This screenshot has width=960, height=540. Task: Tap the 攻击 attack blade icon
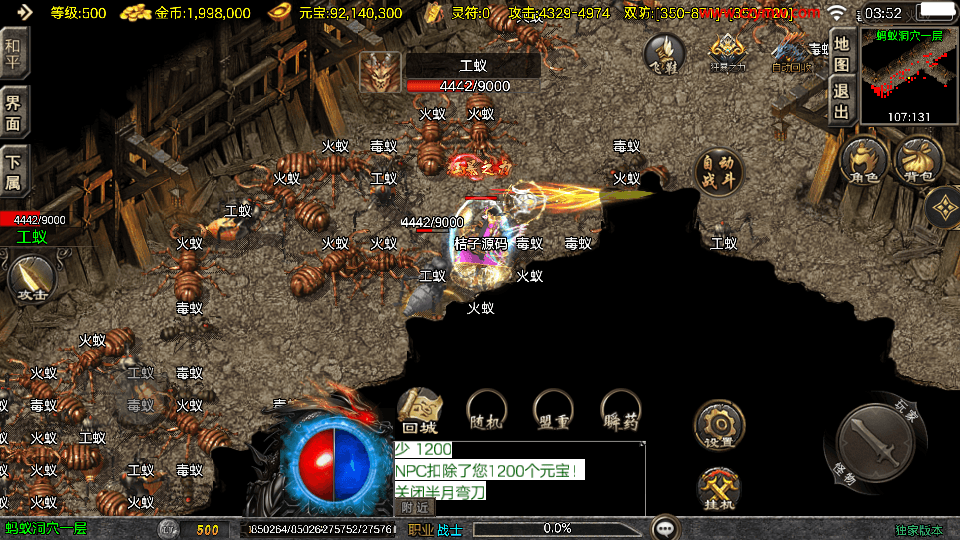coord(31,280)
